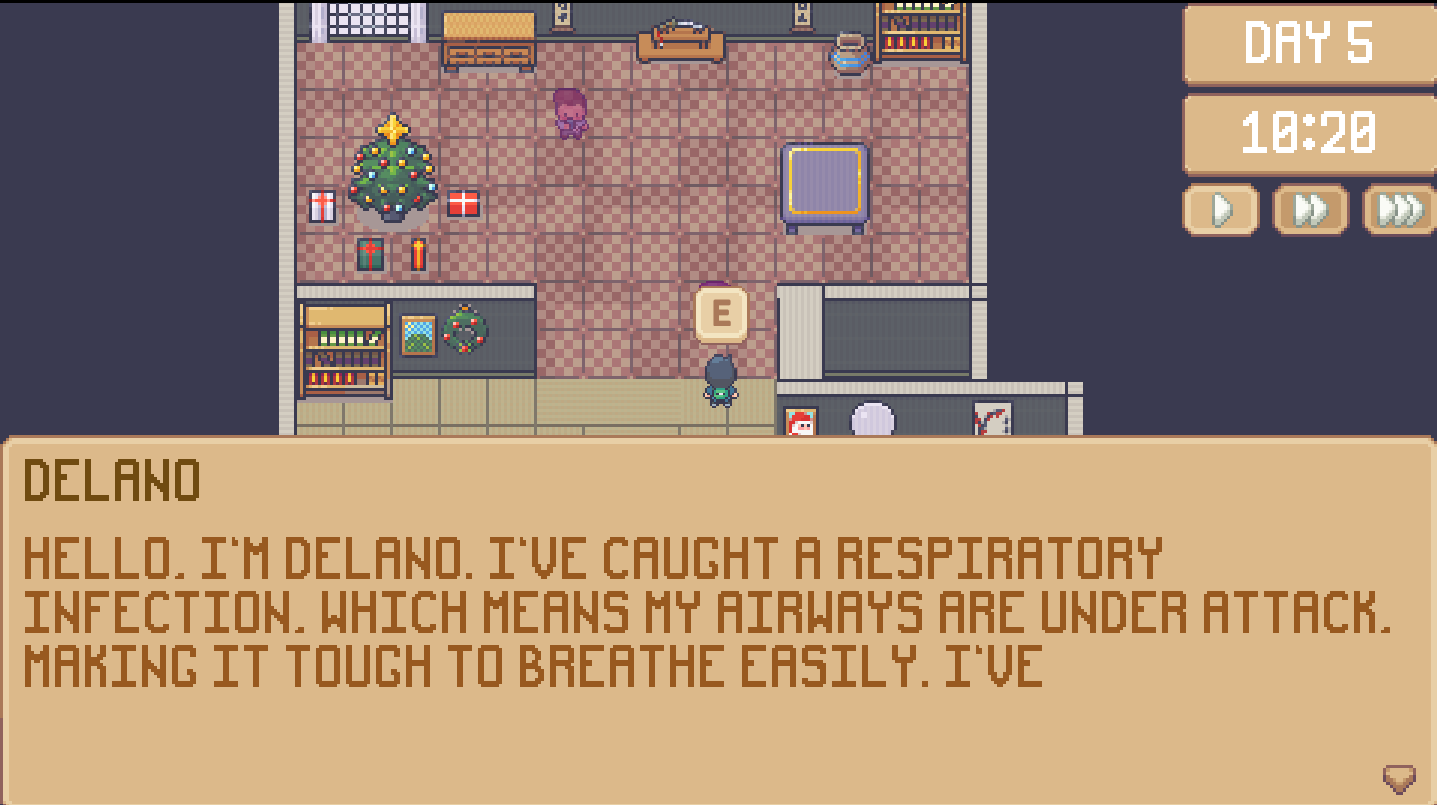Set game speed to normal play

point(1220,210)
